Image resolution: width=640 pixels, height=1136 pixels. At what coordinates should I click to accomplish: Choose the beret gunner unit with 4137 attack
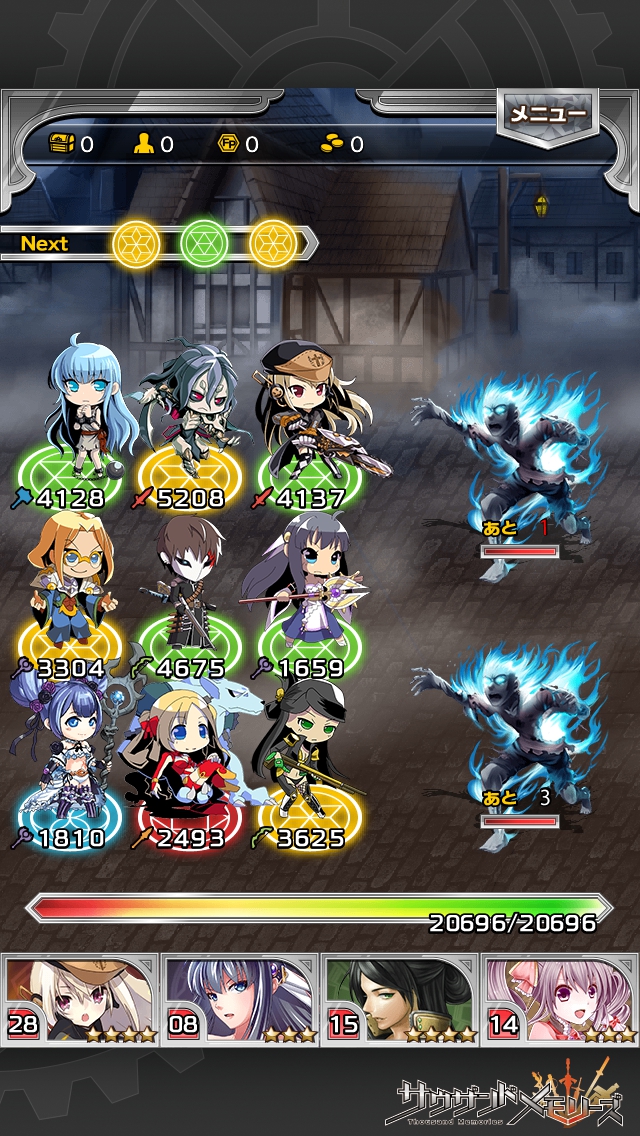305,415
